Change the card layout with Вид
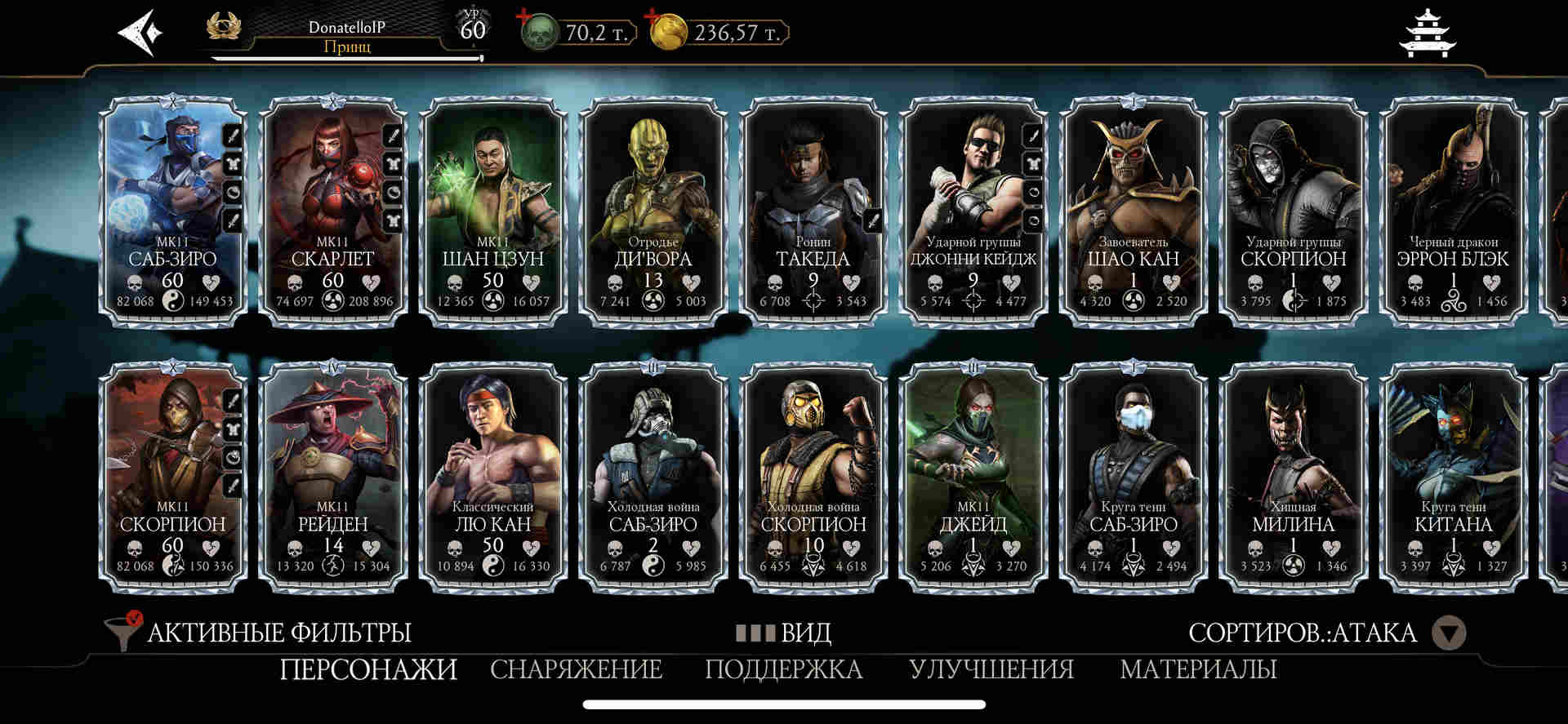This screenshot has width=1568, height=724. [x=784, y=633]
